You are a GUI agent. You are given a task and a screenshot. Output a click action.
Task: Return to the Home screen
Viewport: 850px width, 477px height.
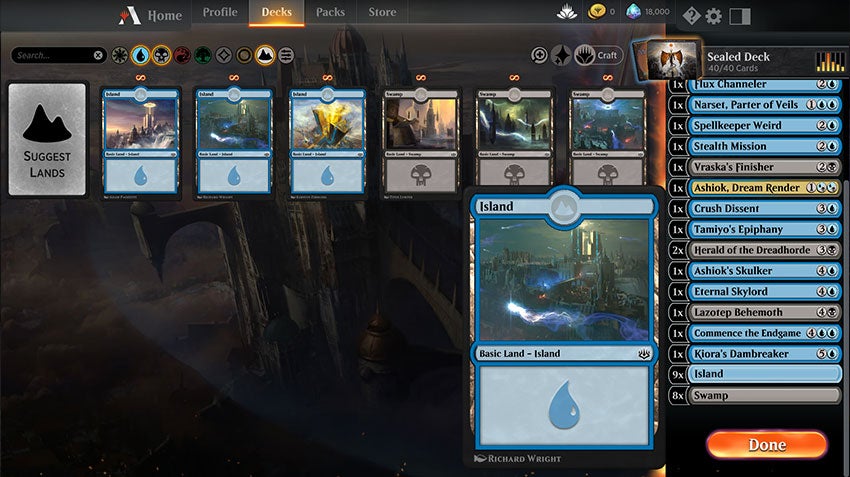(152, 15)
